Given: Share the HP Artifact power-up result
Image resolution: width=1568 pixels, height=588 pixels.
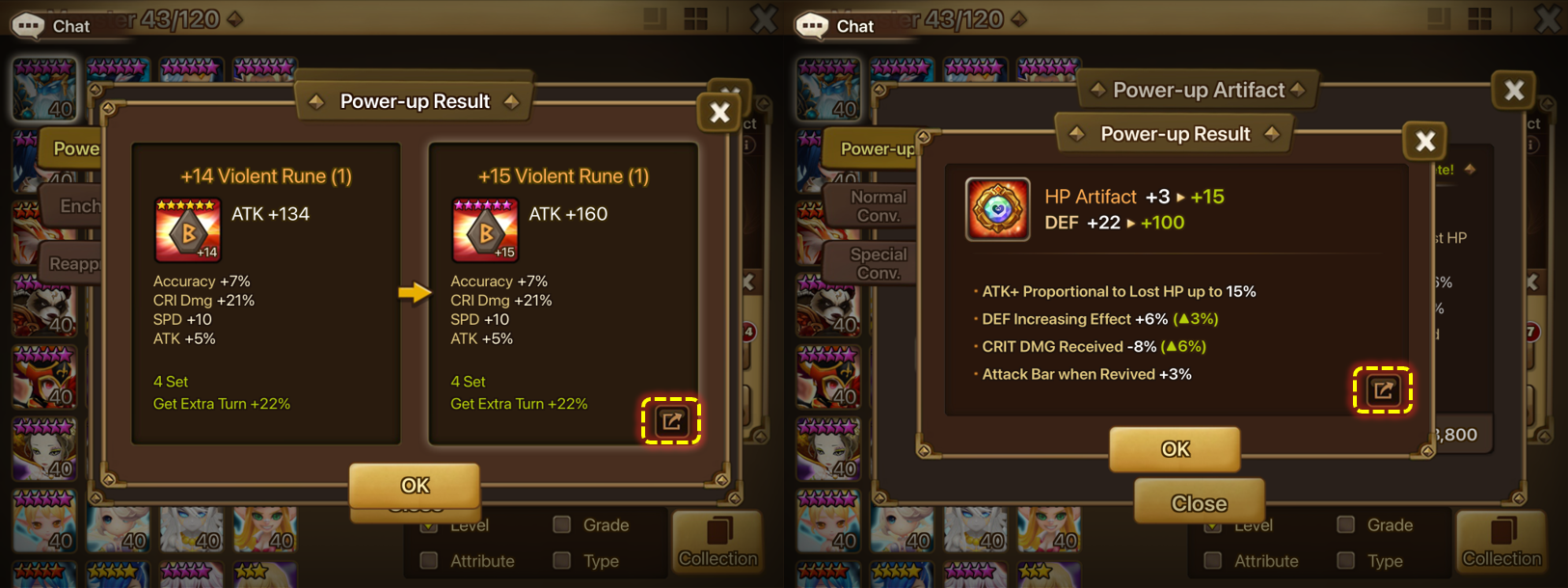Looking at the screenshot, I should [1383, 389].
